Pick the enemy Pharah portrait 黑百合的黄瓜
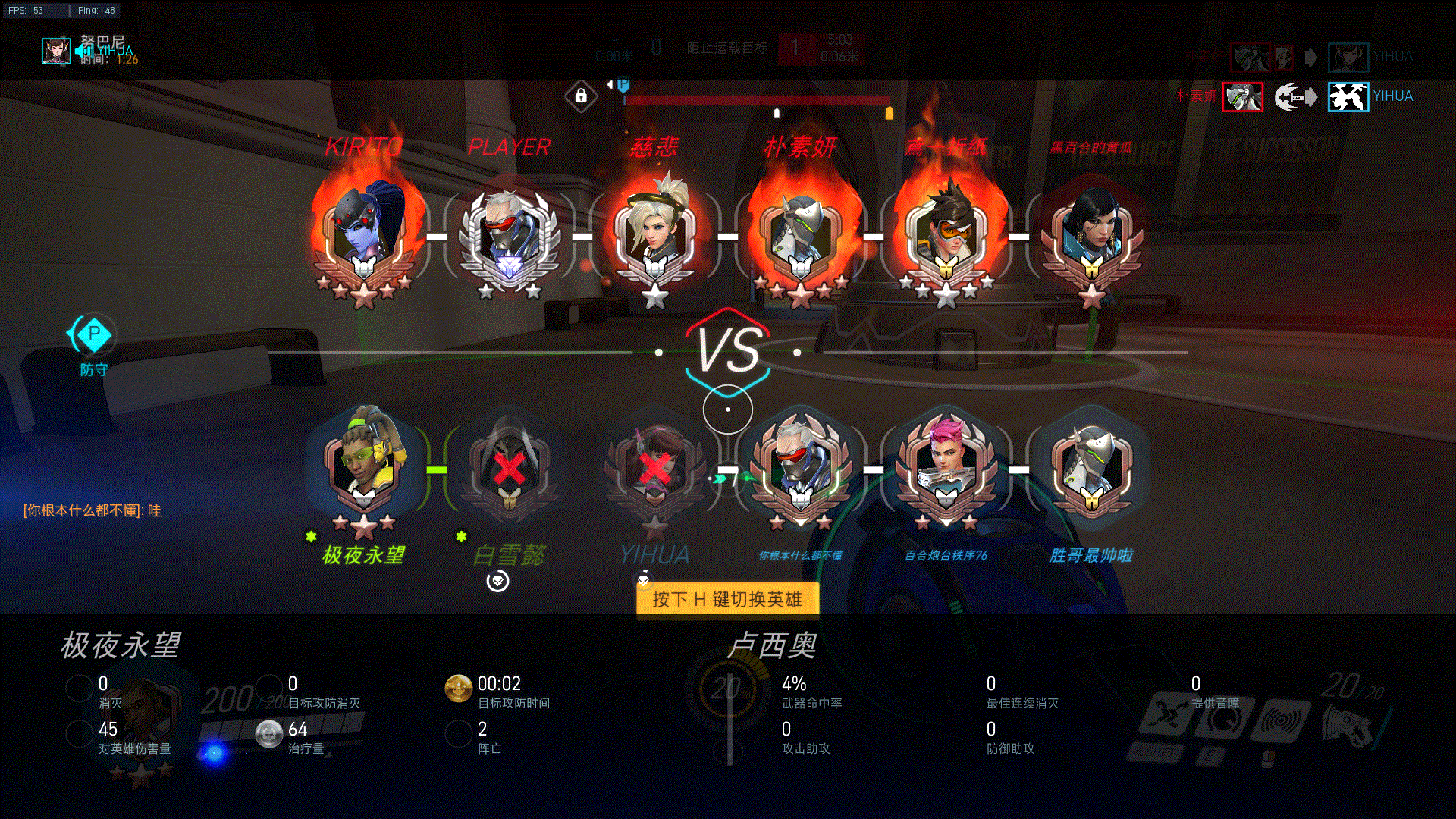Image resolution: width=1456 pixels, height=819 pixels. pyautogui.click(x=1091, y=235)
